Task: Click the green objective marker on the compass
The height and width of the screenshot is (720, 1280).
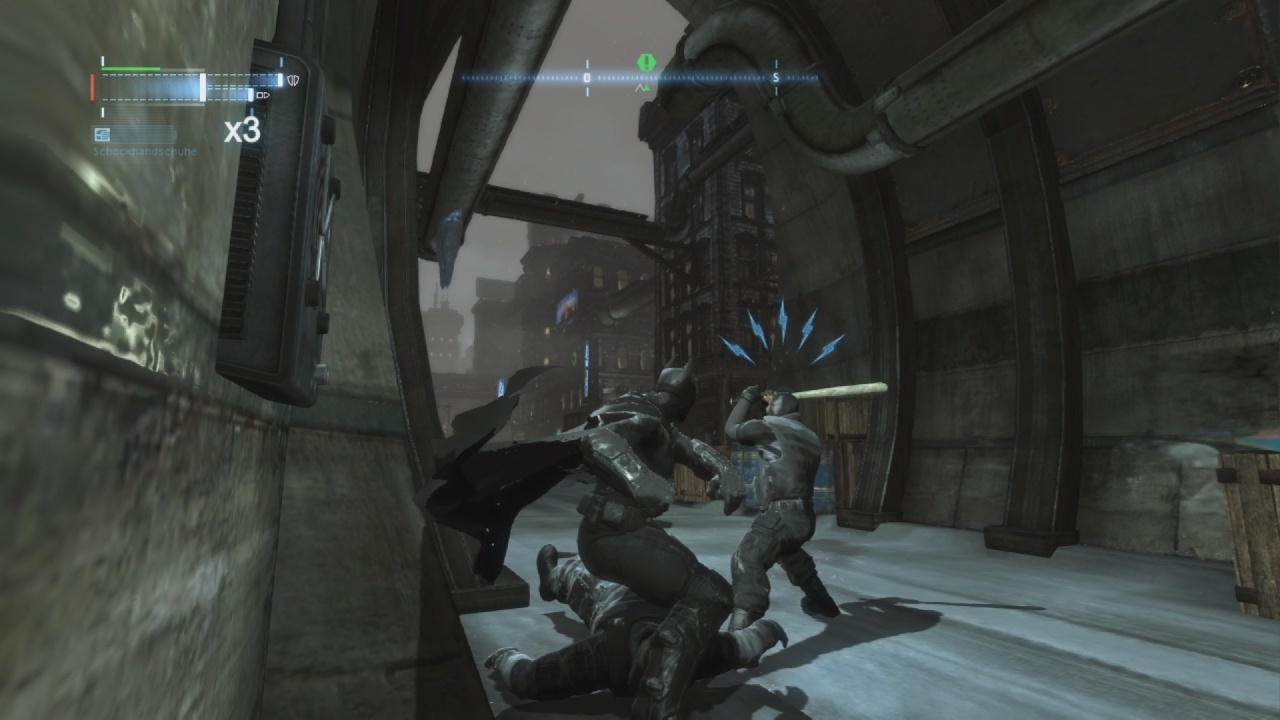Action: [x=646, y=63]
